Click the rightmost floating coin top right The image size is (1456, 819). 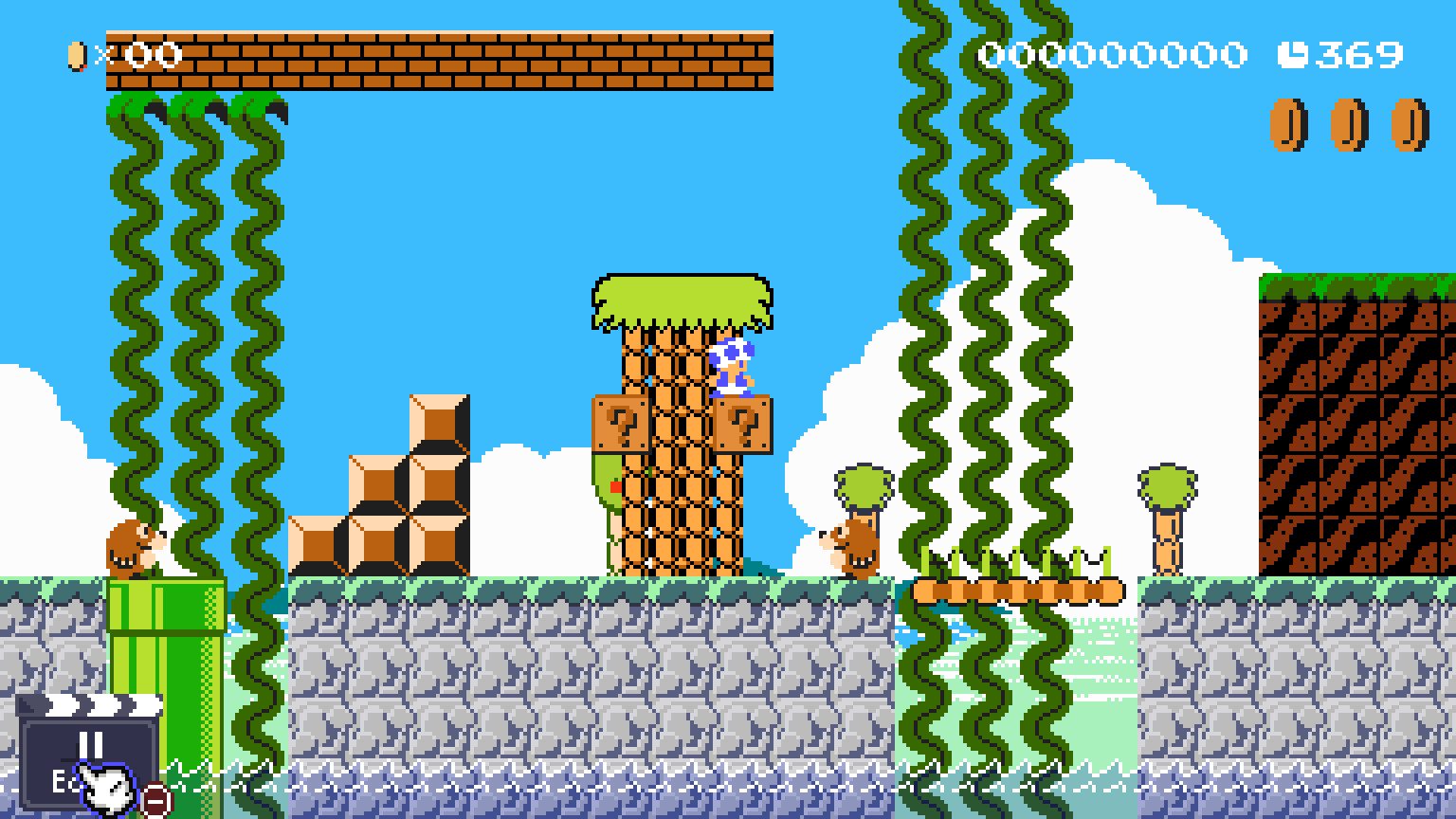[x=1409, y=123]
